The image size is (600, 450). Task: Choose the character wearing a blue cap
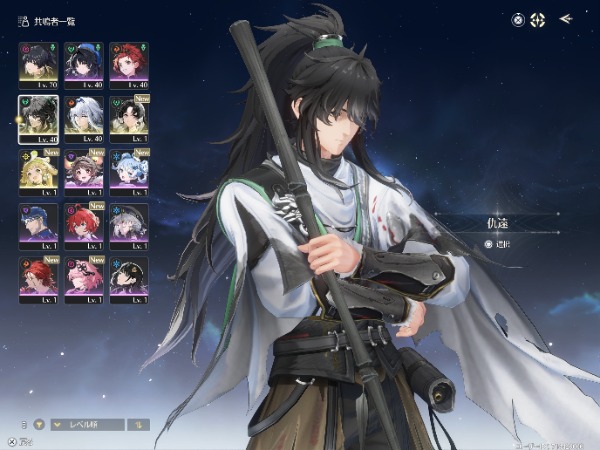click(x=39, y=225)
